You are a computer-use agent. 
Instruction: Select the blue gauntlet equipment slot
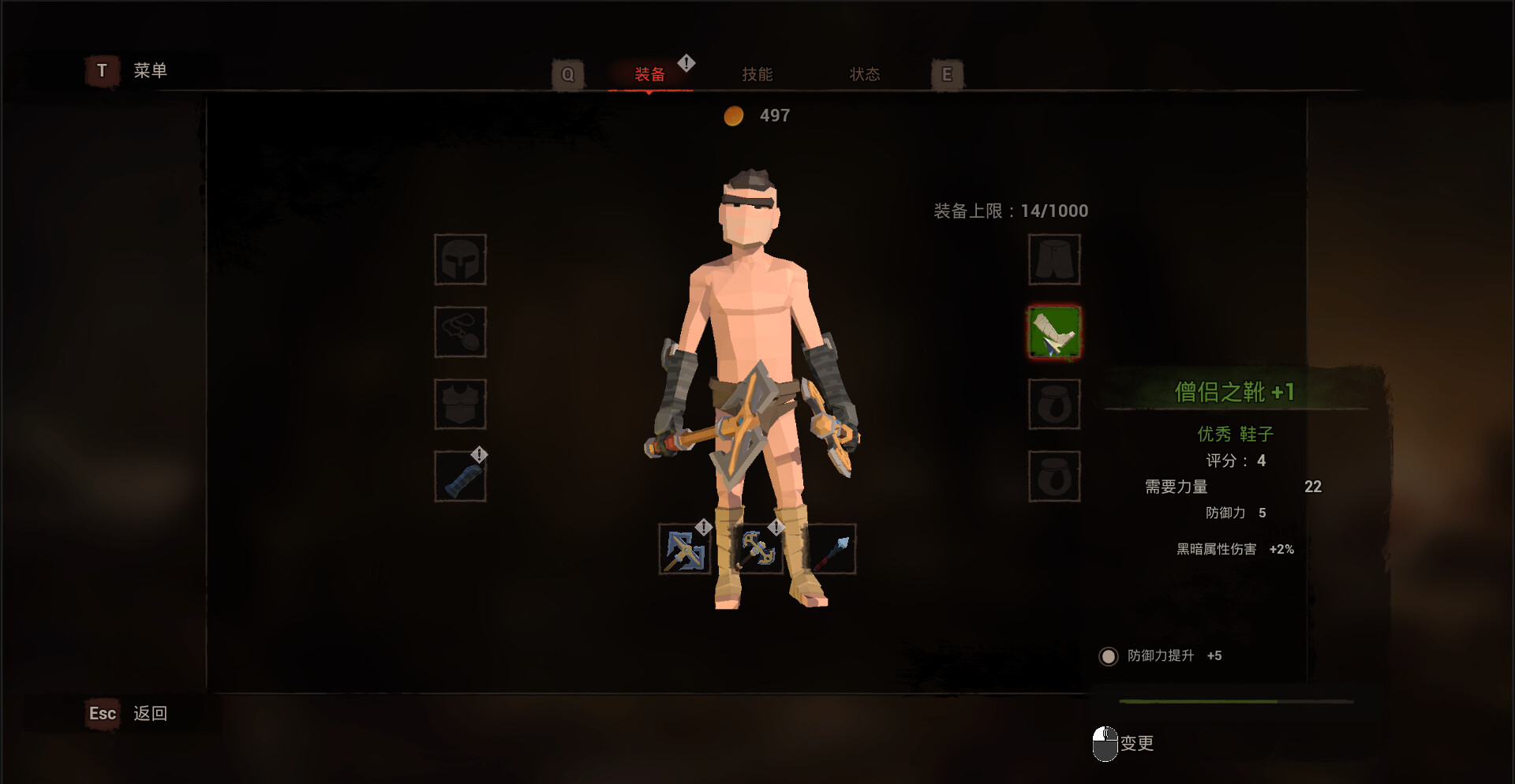click(x=460, y=476)
